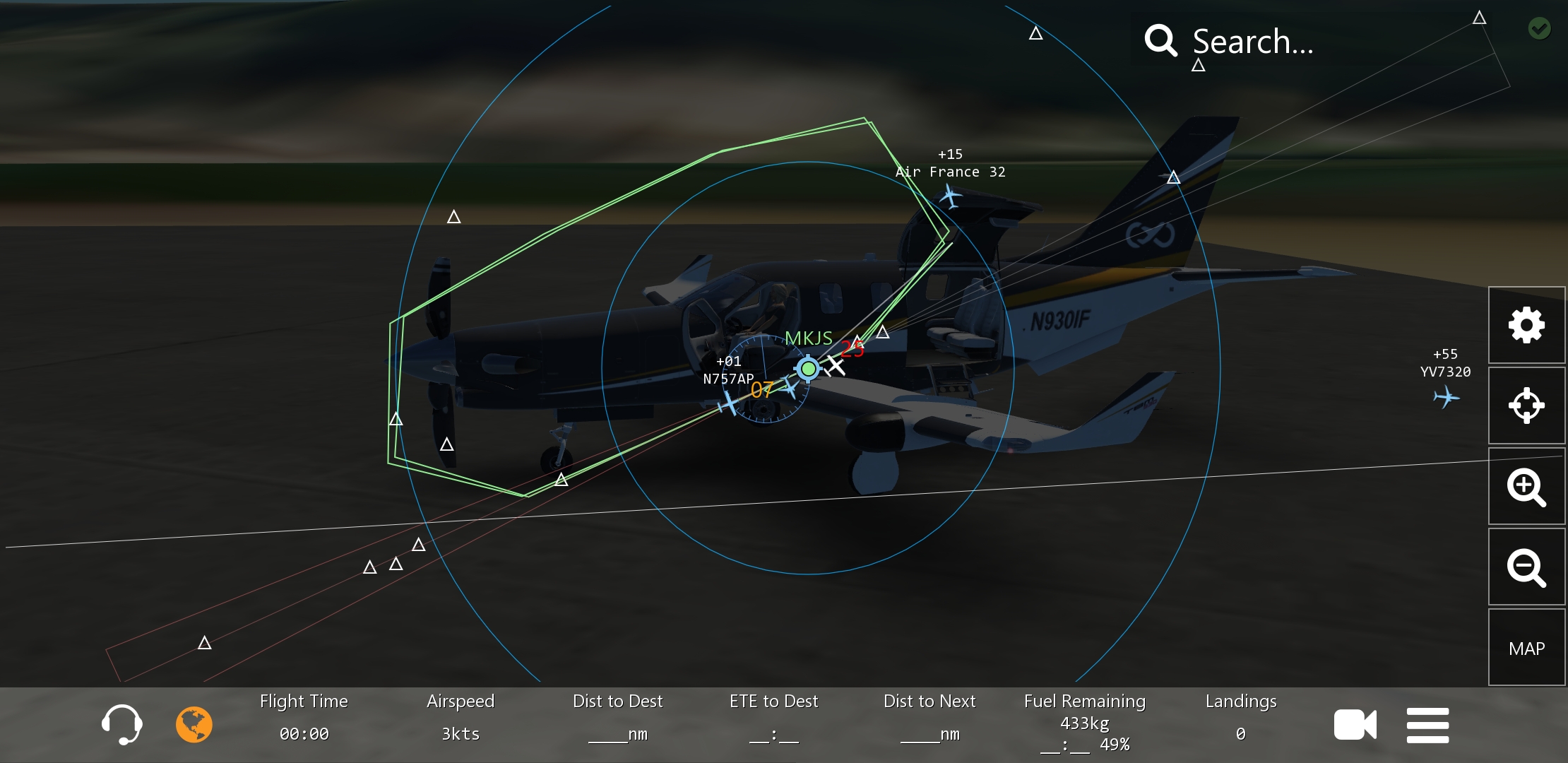Select the Fuel Remaining status item
Screen dimensions: 1568x763
[x=1085, y=722]
